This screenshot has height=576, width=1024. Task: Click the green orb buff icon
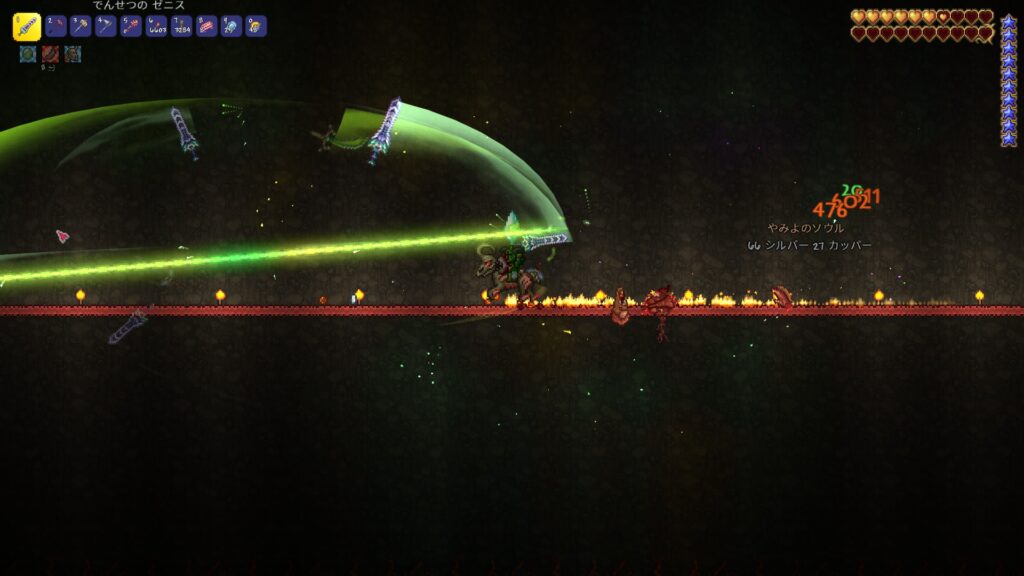pyautogui.click(x=27, y=54)
